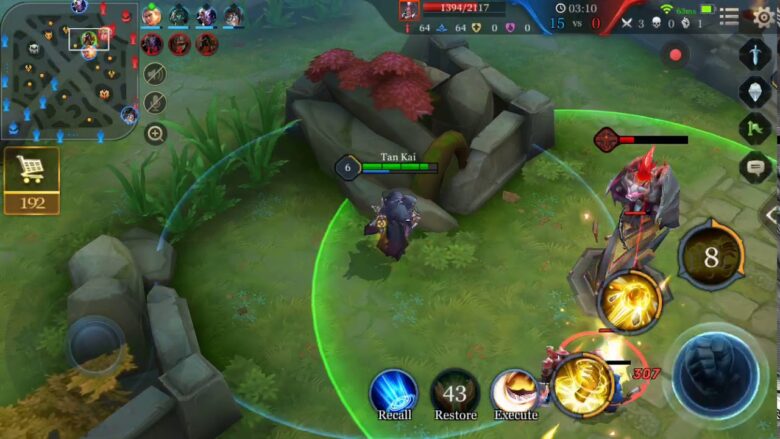Open the chat speech bubble
The width and height of the screenshot is (780, 439).
[x=755, y=167]
